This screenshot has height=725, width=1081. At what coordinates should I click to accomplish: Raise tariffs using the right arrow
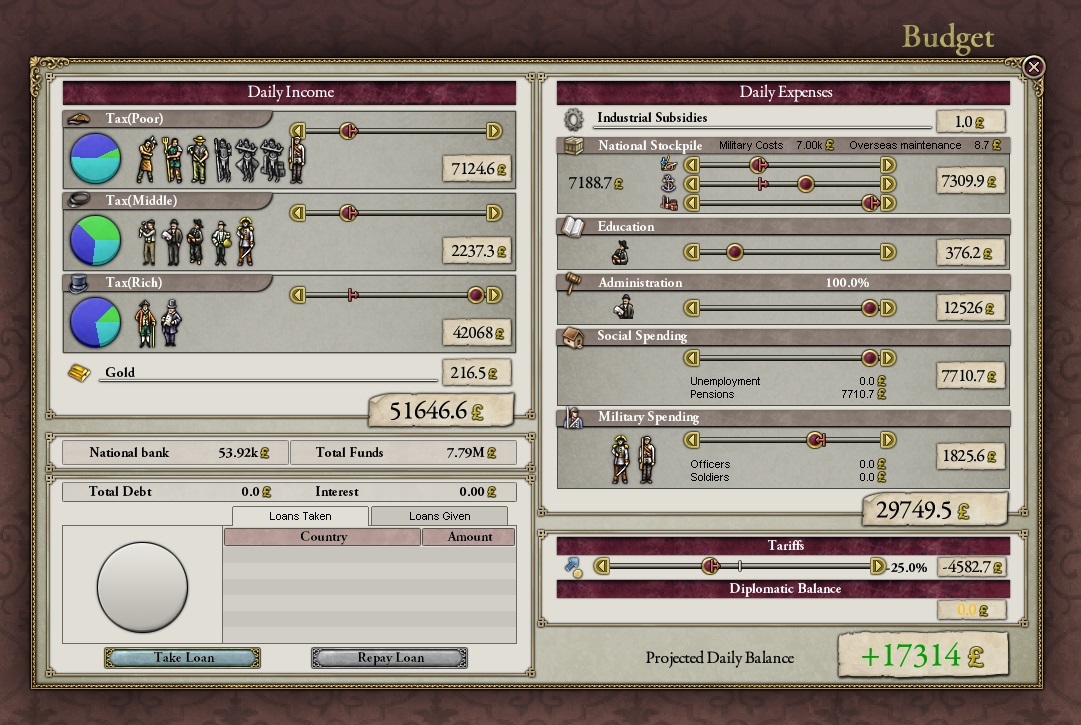click(x=878, y=567)
